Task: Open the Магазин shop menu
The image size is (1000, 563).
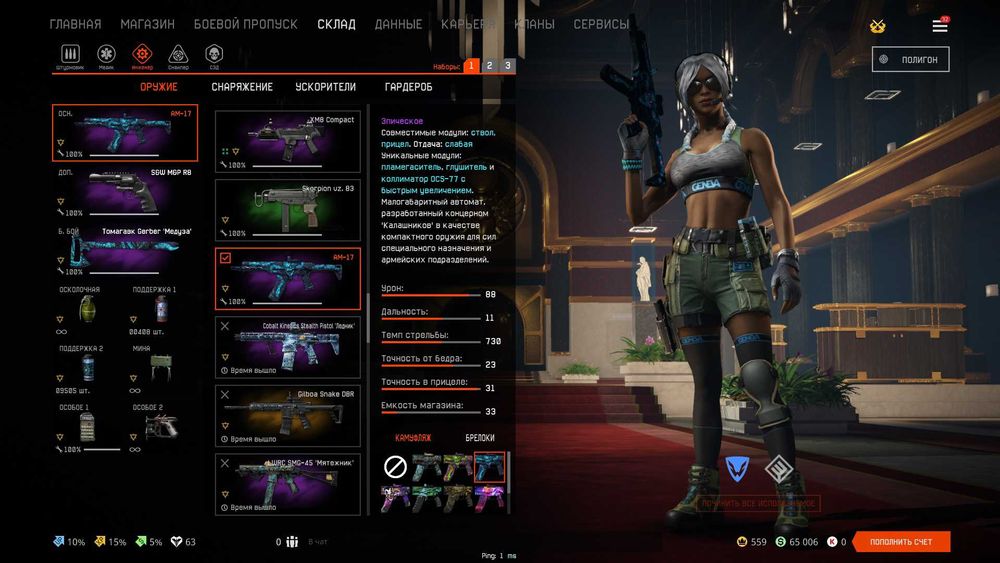Action: click(x=147, y=24)
